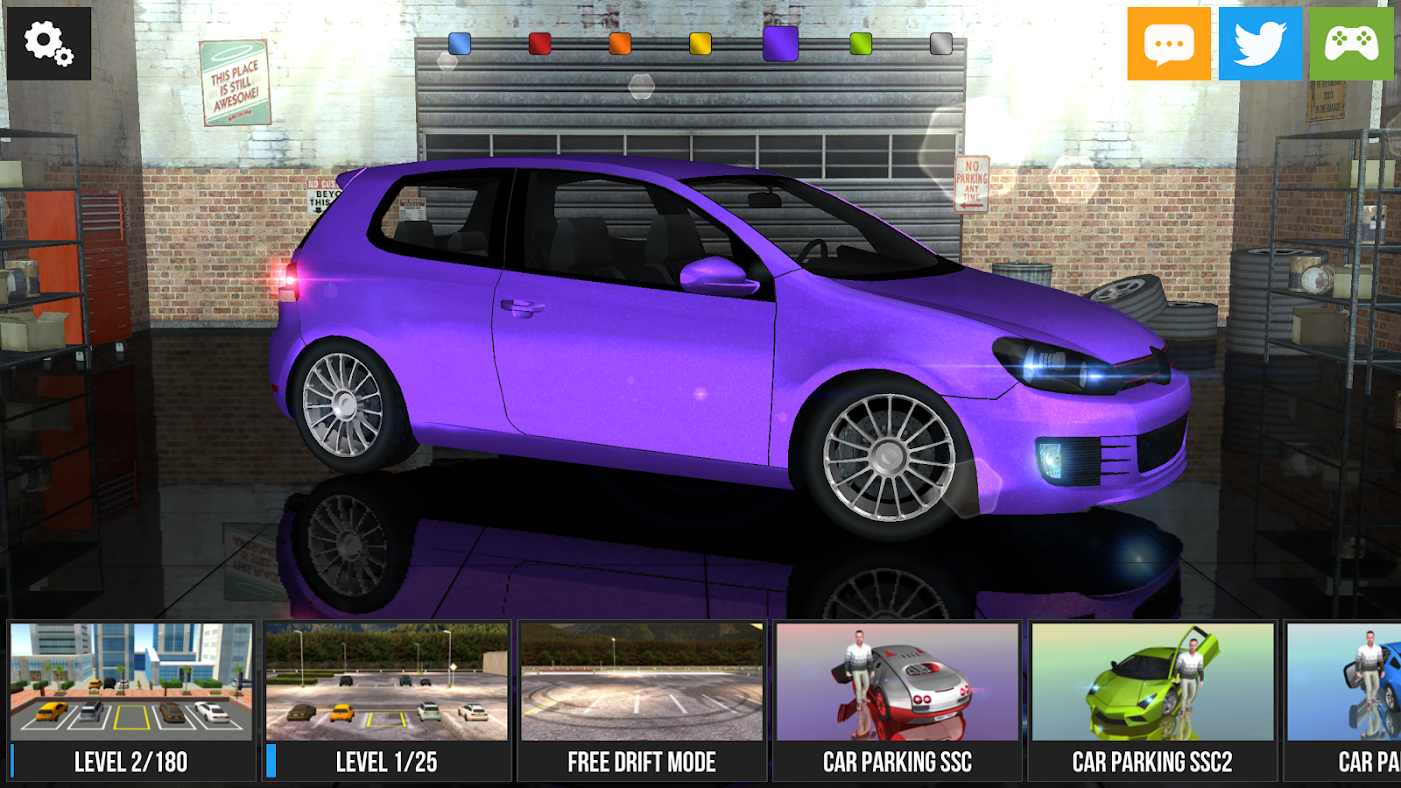Enter Free Drift Mode
This screenshot has height=788, width=1401.
[642, 700]
